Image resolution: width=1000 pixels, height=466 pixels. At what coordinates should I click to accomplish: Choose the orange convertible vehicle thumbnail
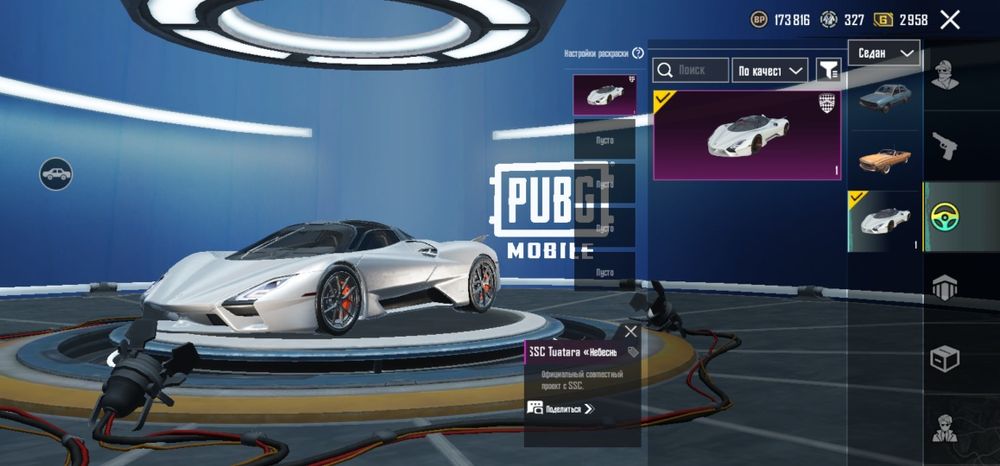click(x=884, y=159)
